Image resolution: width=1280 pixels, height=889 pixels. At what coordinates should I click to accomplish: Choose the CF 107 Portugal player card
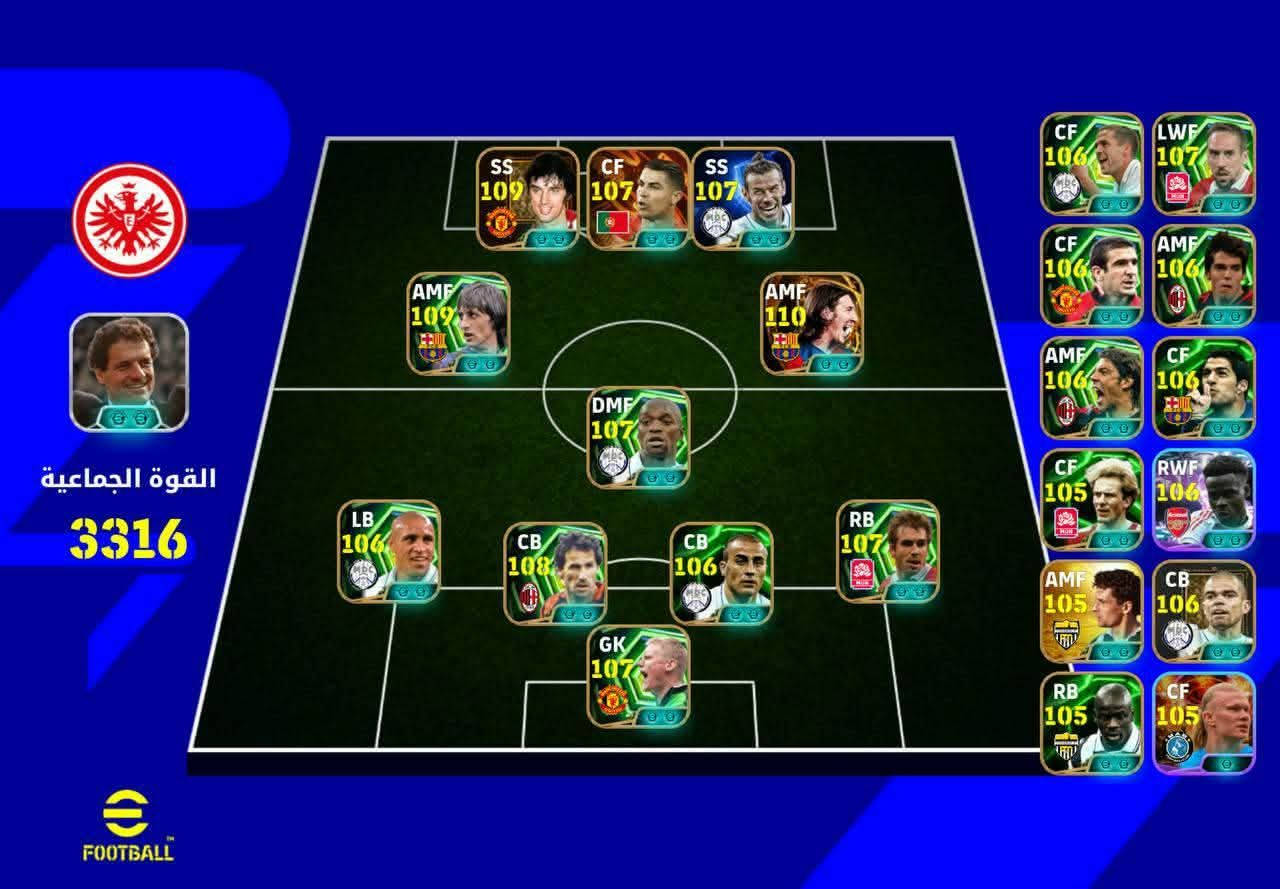point(638,199)
